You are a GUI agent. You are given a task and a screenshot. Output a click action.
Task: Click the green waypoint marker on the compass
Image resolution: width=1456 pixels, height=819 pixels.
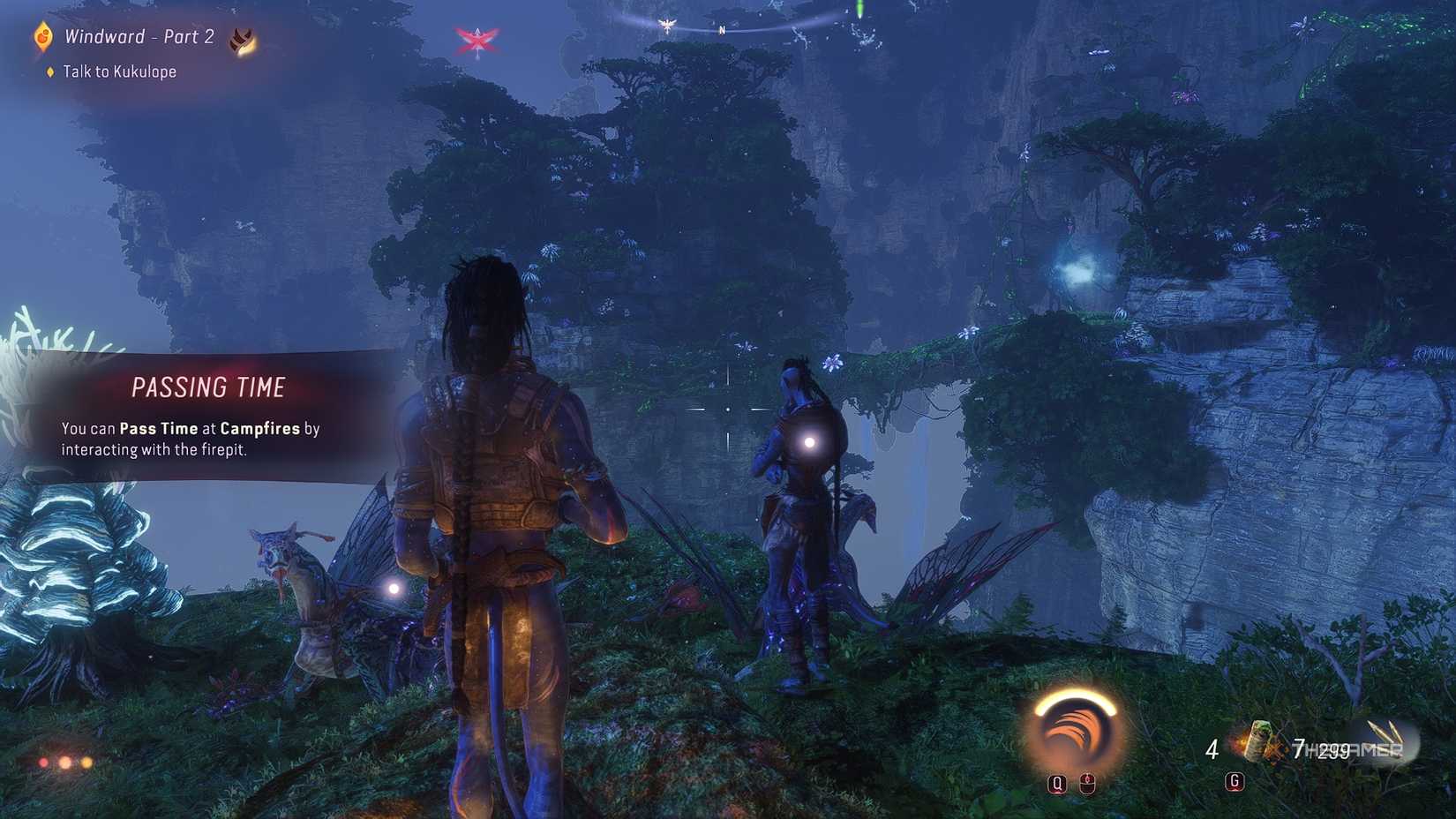point(859,11)
